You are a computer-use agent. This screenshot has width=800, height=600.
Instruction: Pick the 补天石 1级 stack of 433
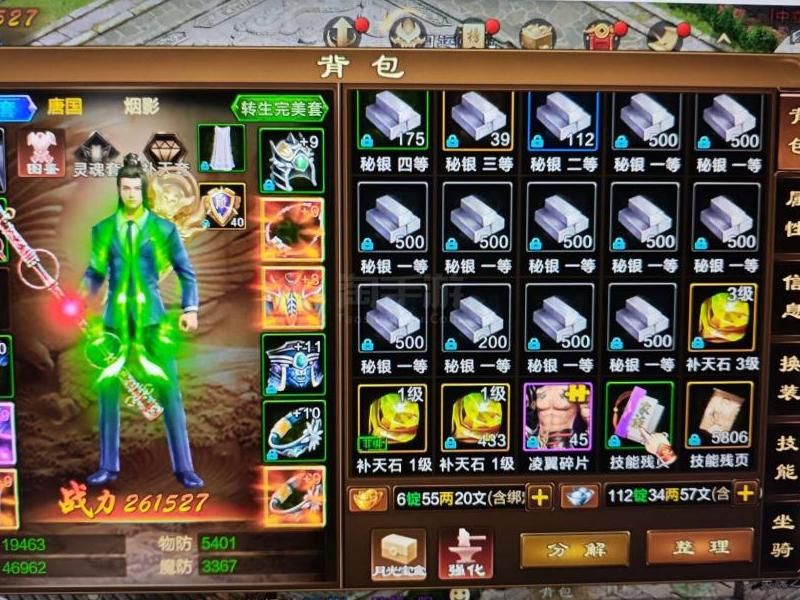(x=477, y=416)
